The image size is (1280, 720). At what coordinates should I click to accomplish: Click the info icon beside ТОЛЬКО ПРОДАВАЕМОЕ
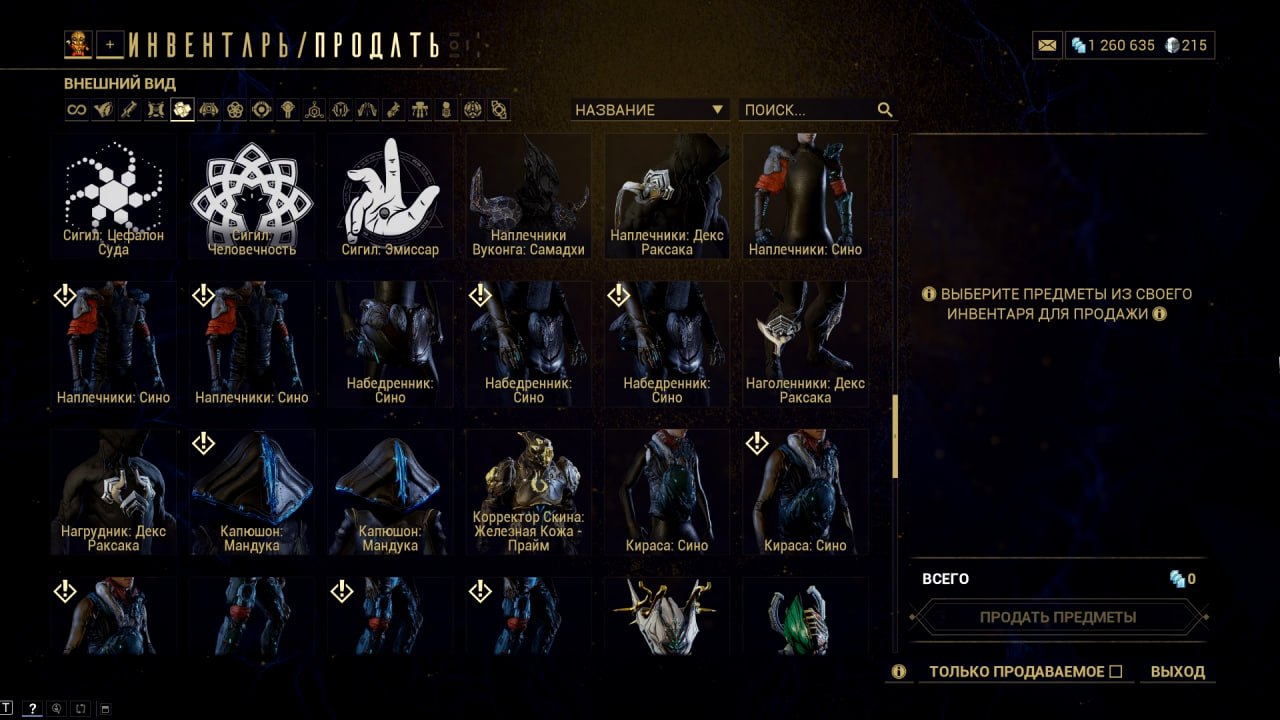coord(898,672)
